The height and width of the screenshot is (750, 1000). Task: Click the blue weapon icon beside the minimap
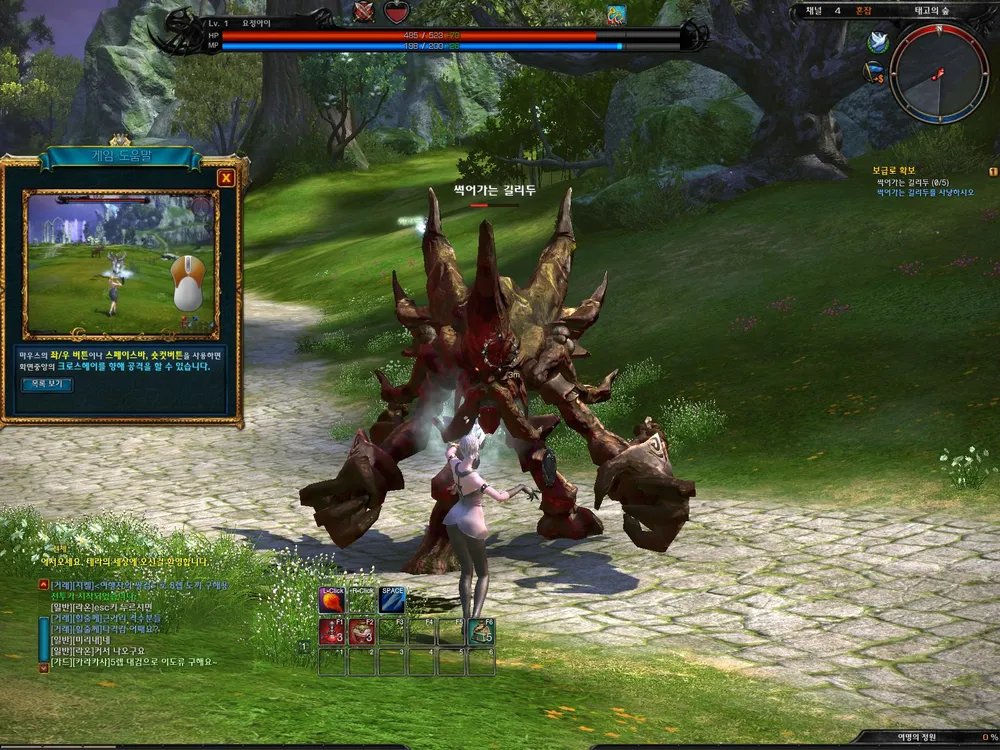pos(874,72)
